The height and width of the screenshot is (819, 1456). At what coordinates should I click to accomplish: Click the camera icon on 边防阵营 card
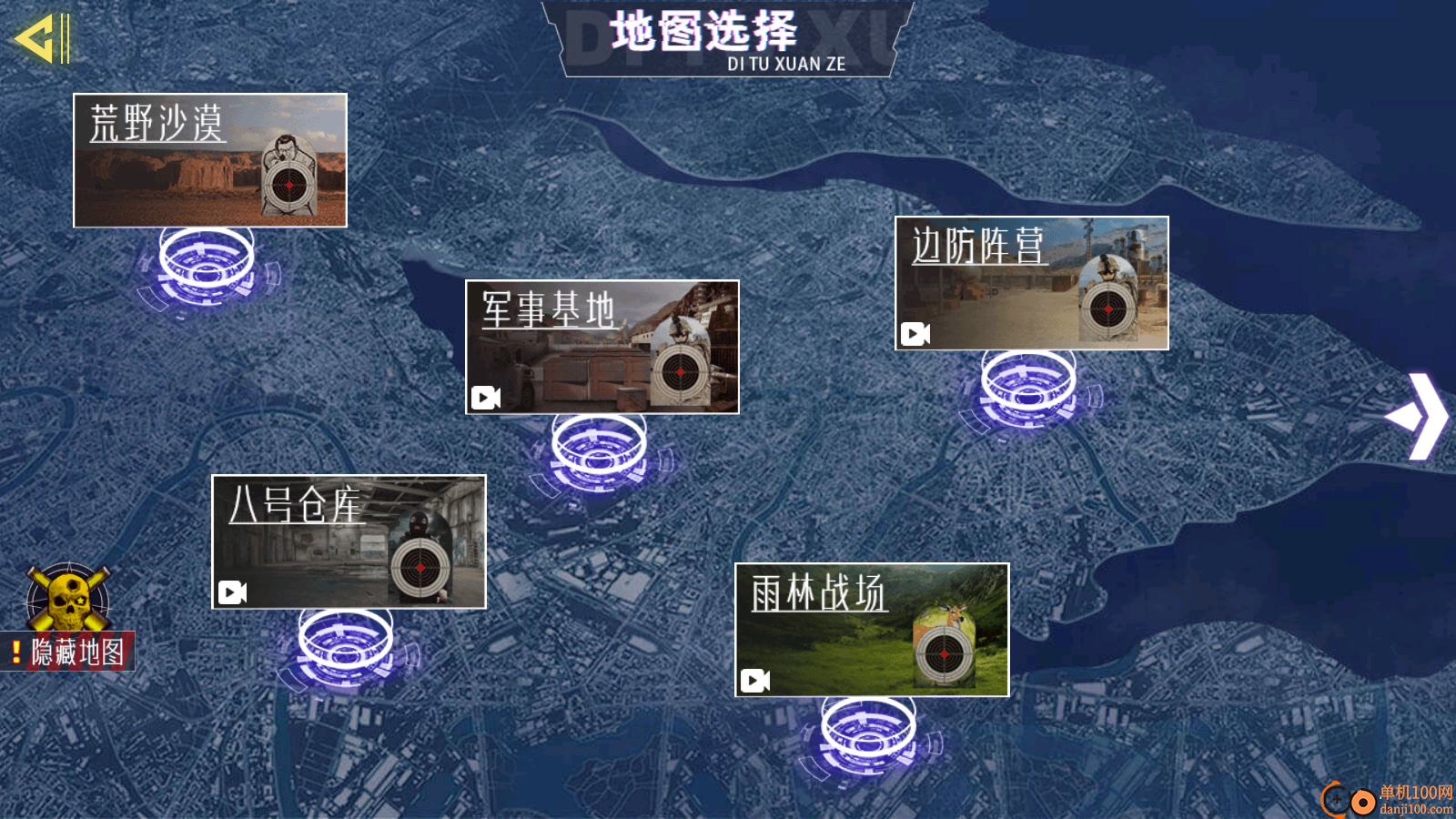point(915,334)
